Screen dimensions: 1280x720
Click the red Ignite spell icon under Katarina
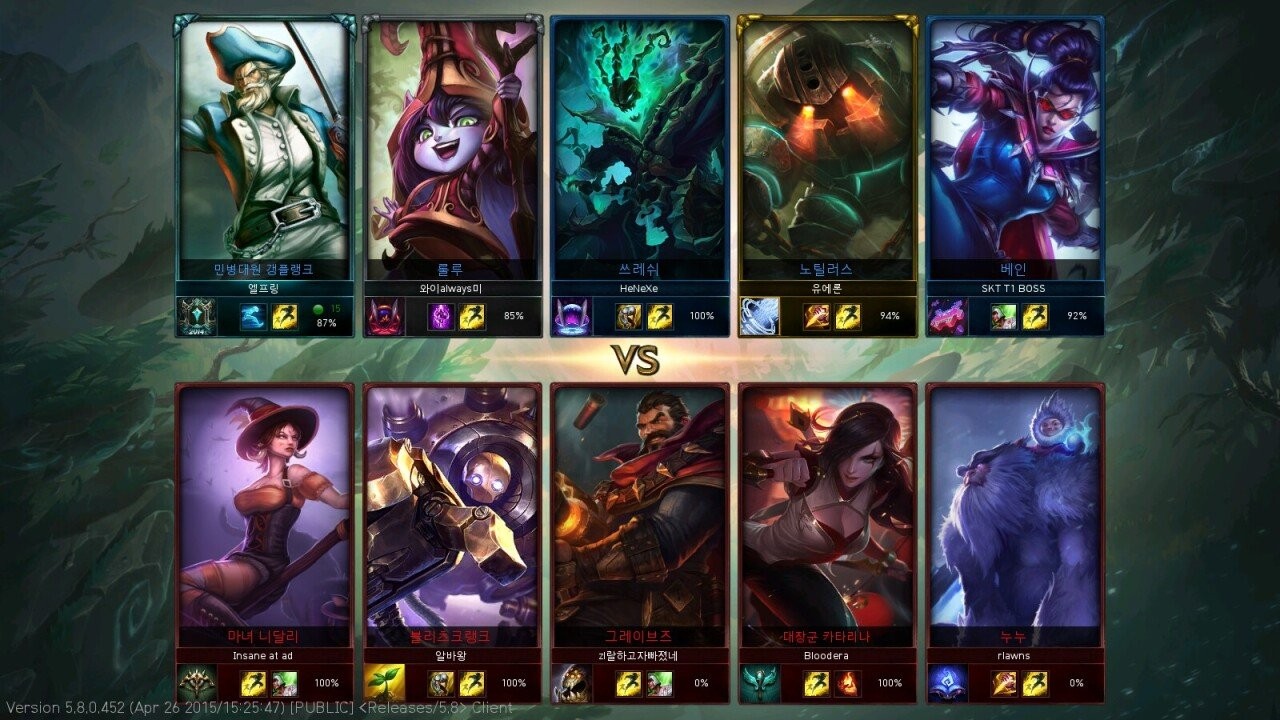pyautogui.click(x=848, y=683)
